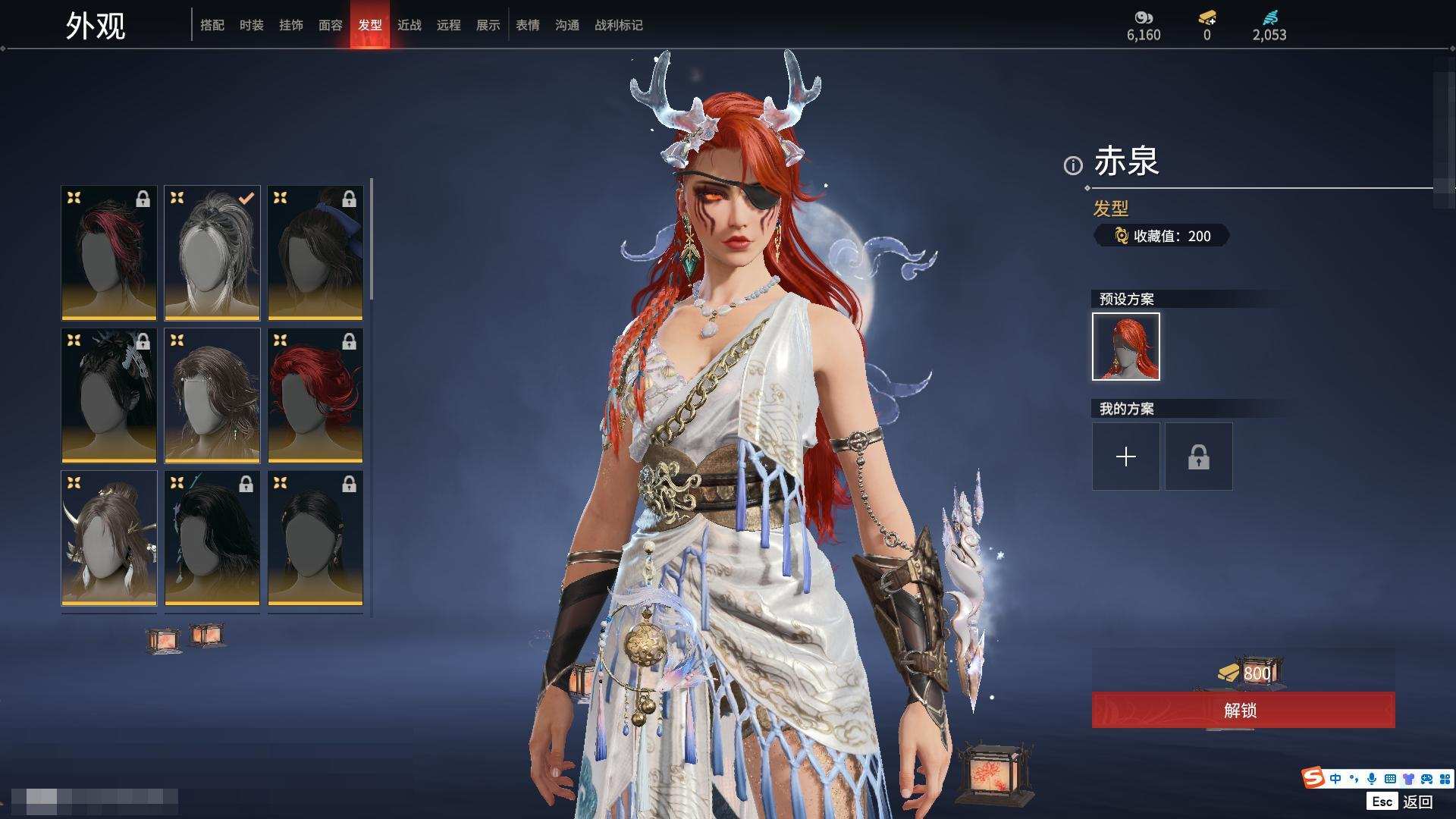Switch to the 搭配 tab
Image resolution: width=1456 pixels, height=819 pixels.
(x=212, y=25)
